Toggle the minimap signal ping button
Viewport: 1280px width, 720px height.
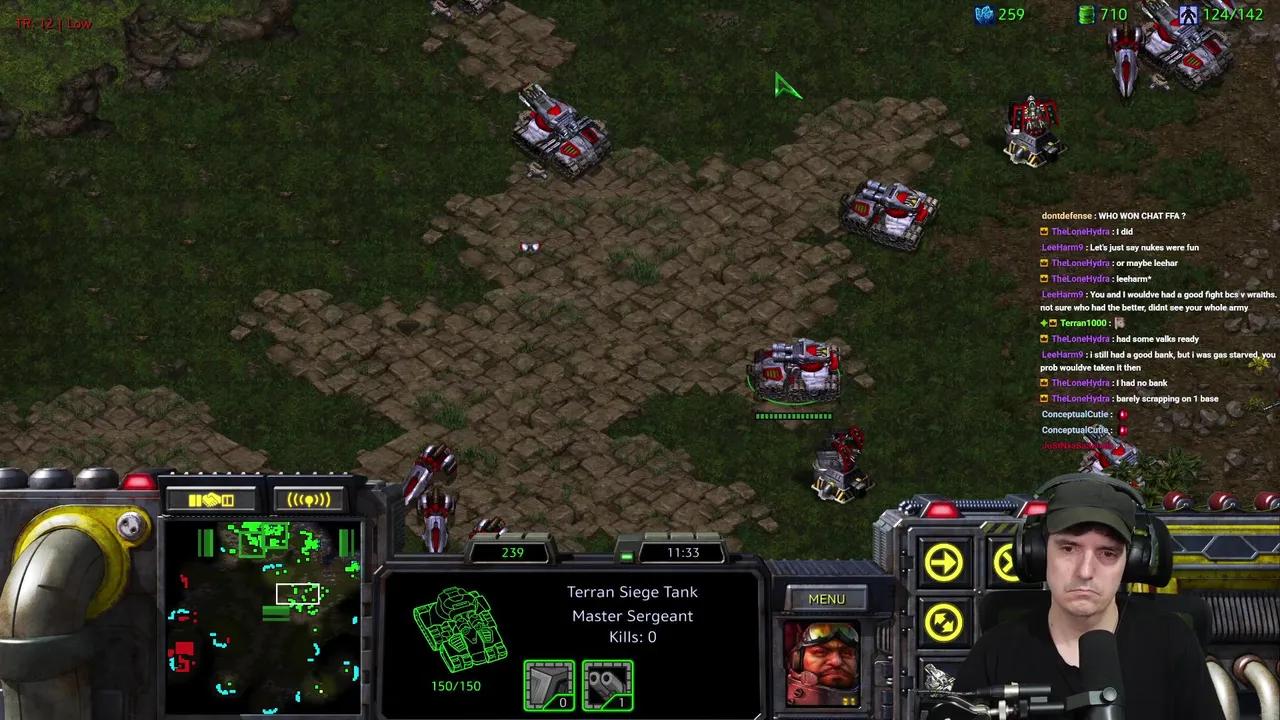point(308,499)
